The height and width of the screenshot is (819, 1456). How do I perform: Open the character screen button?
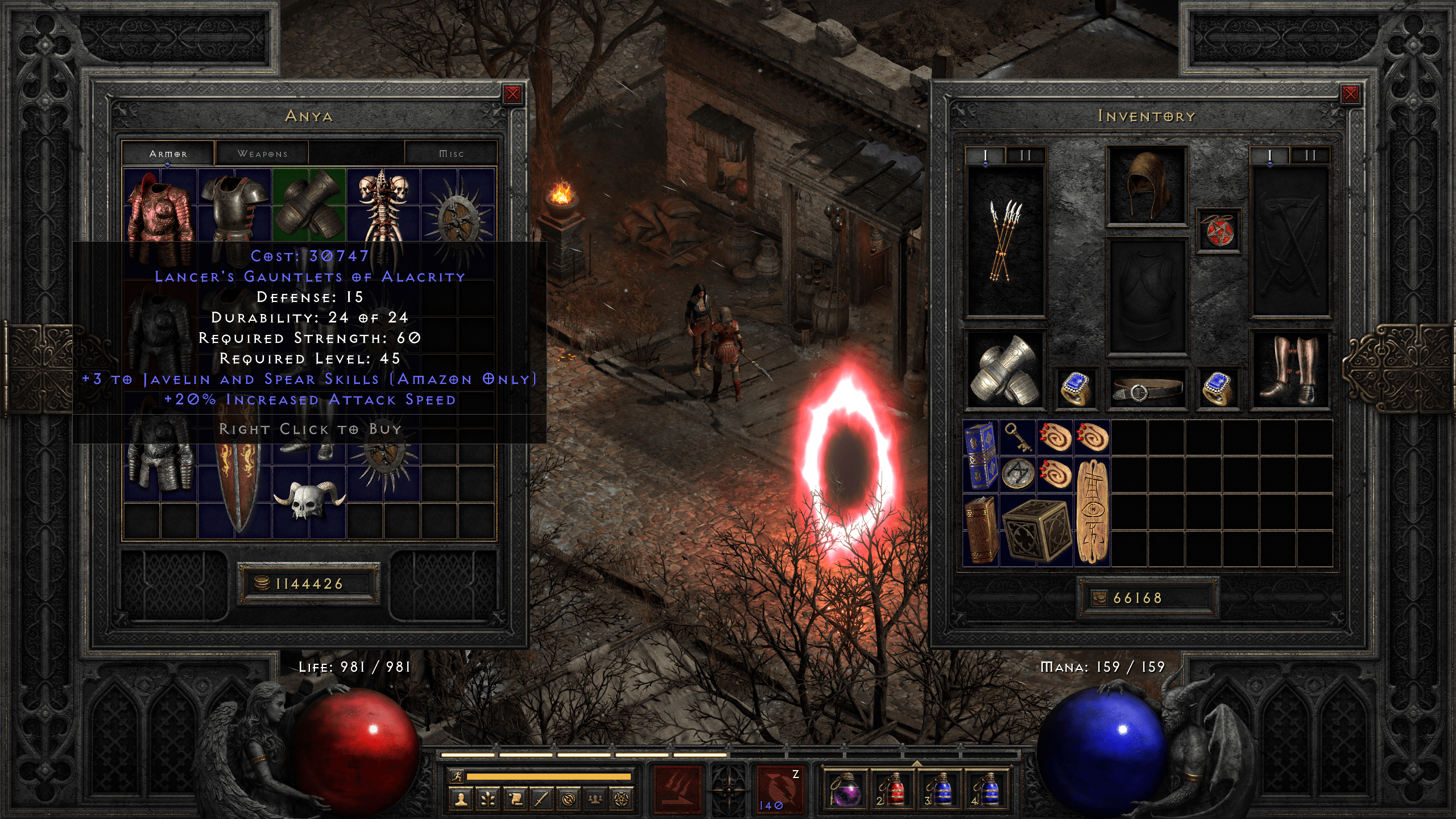pos(461,800)
